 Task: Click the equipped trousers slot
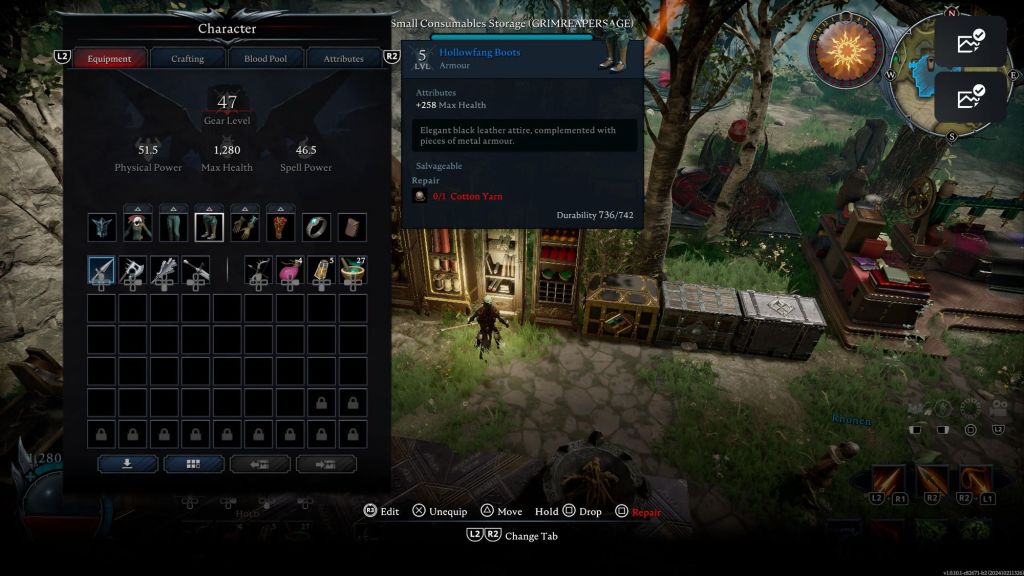[x=174, y=227]
